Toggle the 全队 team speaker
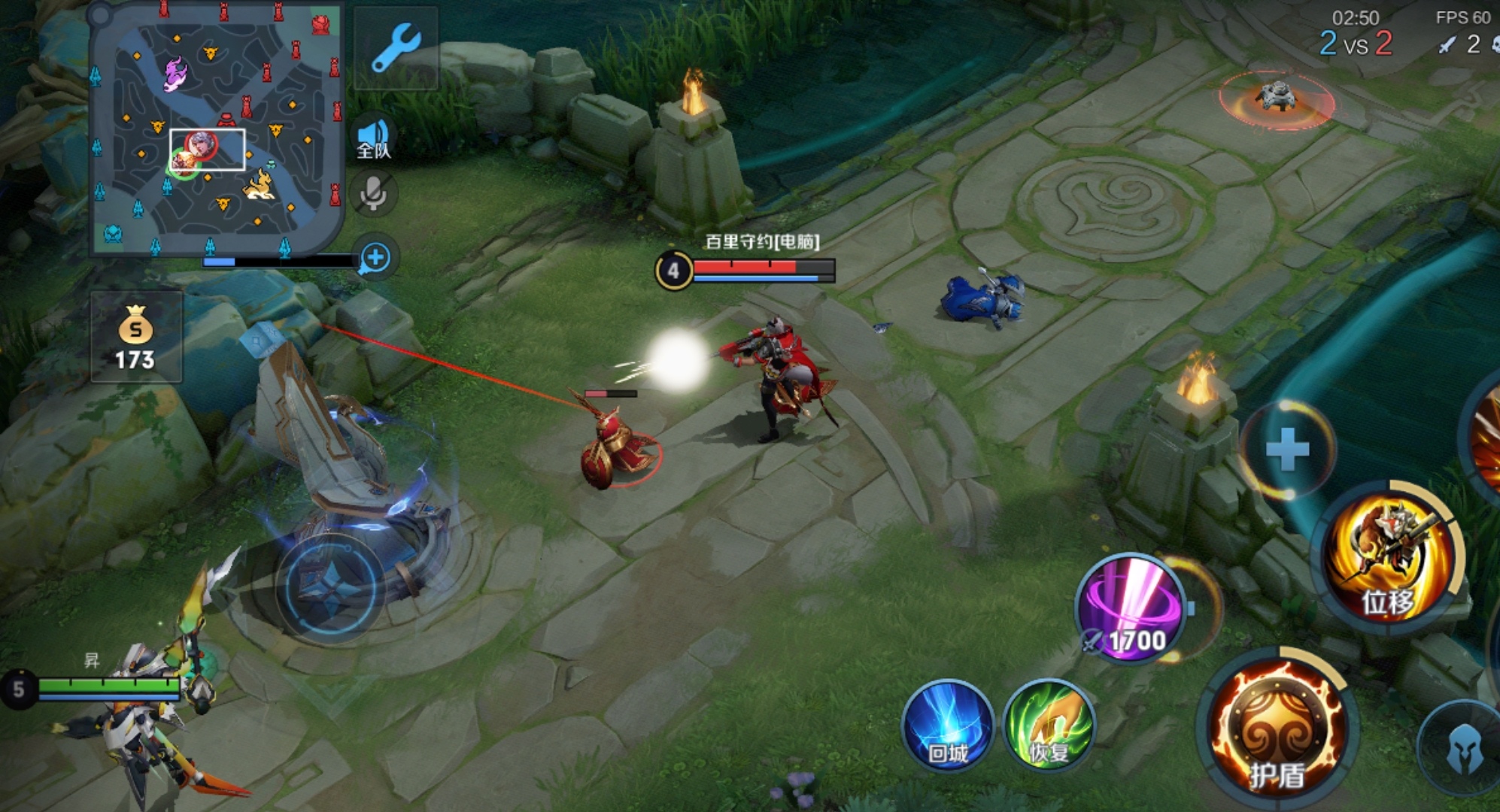 374,140
